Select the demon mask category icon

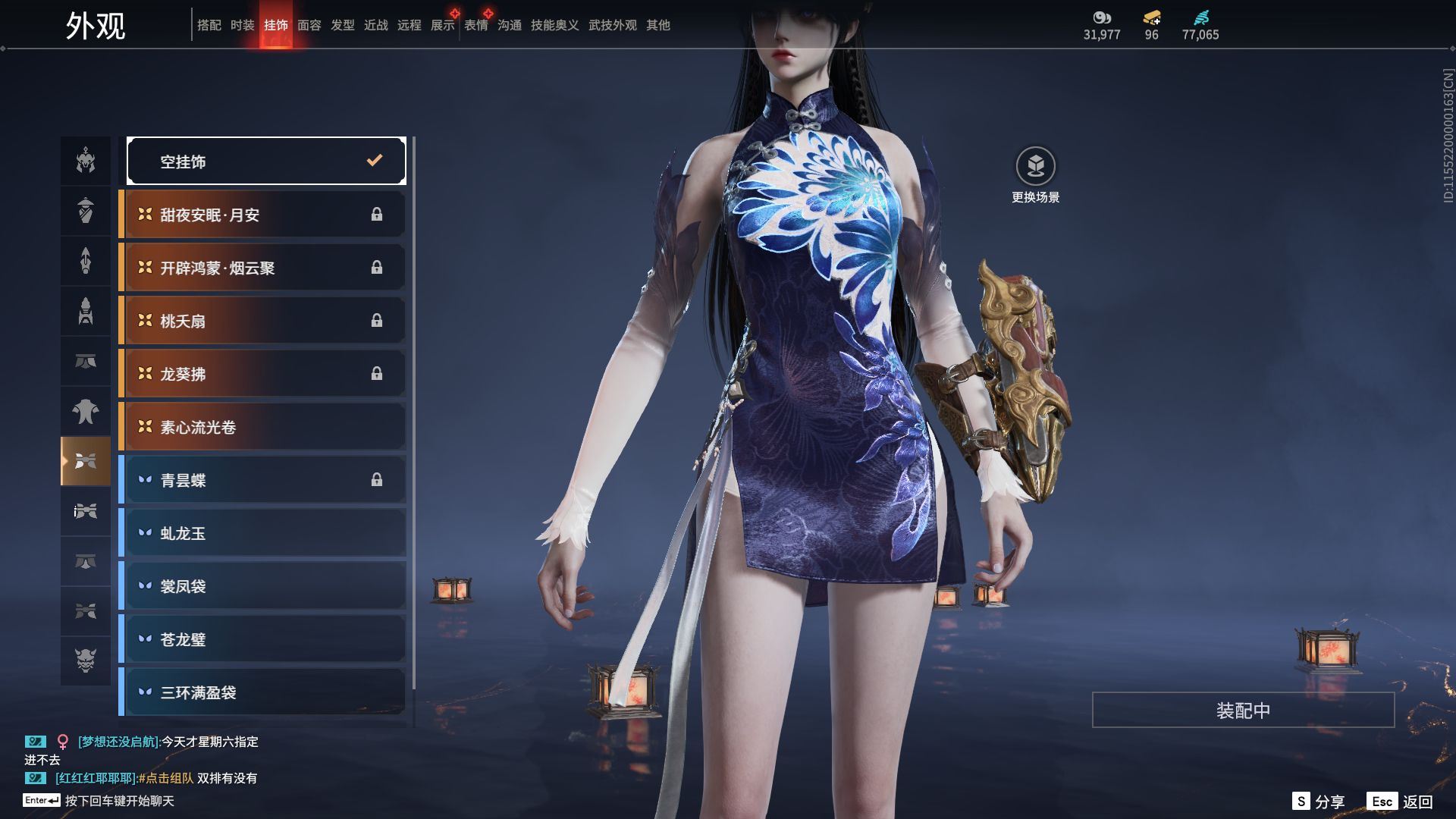(x=86, y=661)
